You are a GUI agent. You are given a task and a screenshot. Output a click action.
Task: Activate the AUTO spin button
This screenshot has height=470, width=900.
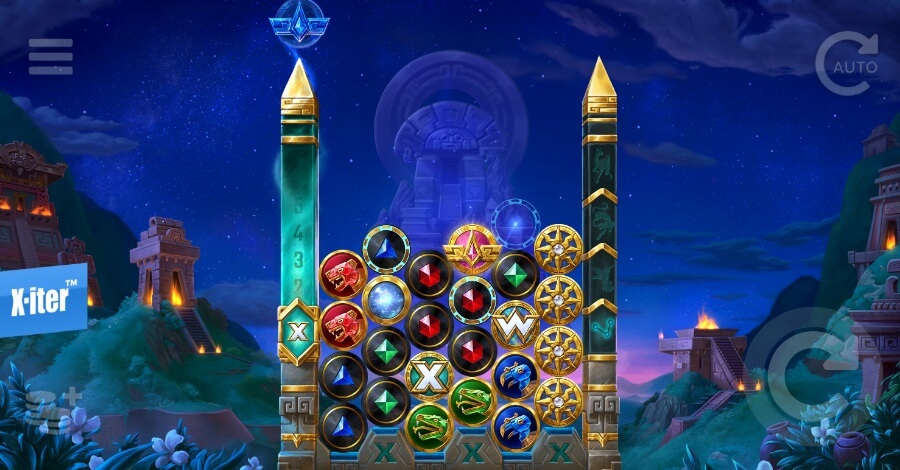[846, 64]
